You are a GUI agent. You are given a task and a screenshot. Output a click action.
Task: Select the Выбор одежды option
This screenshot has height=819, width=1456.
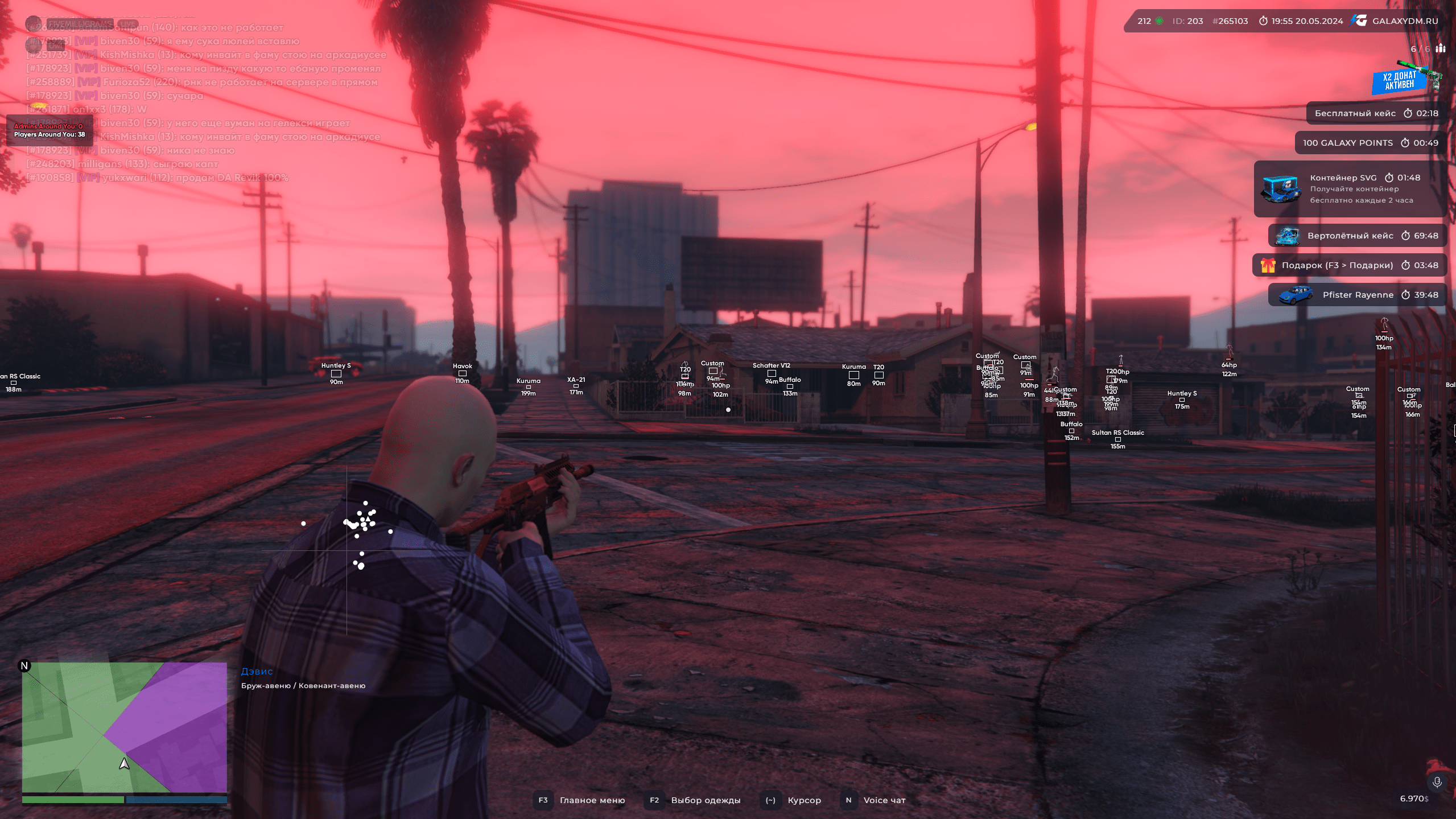(706, 800)
